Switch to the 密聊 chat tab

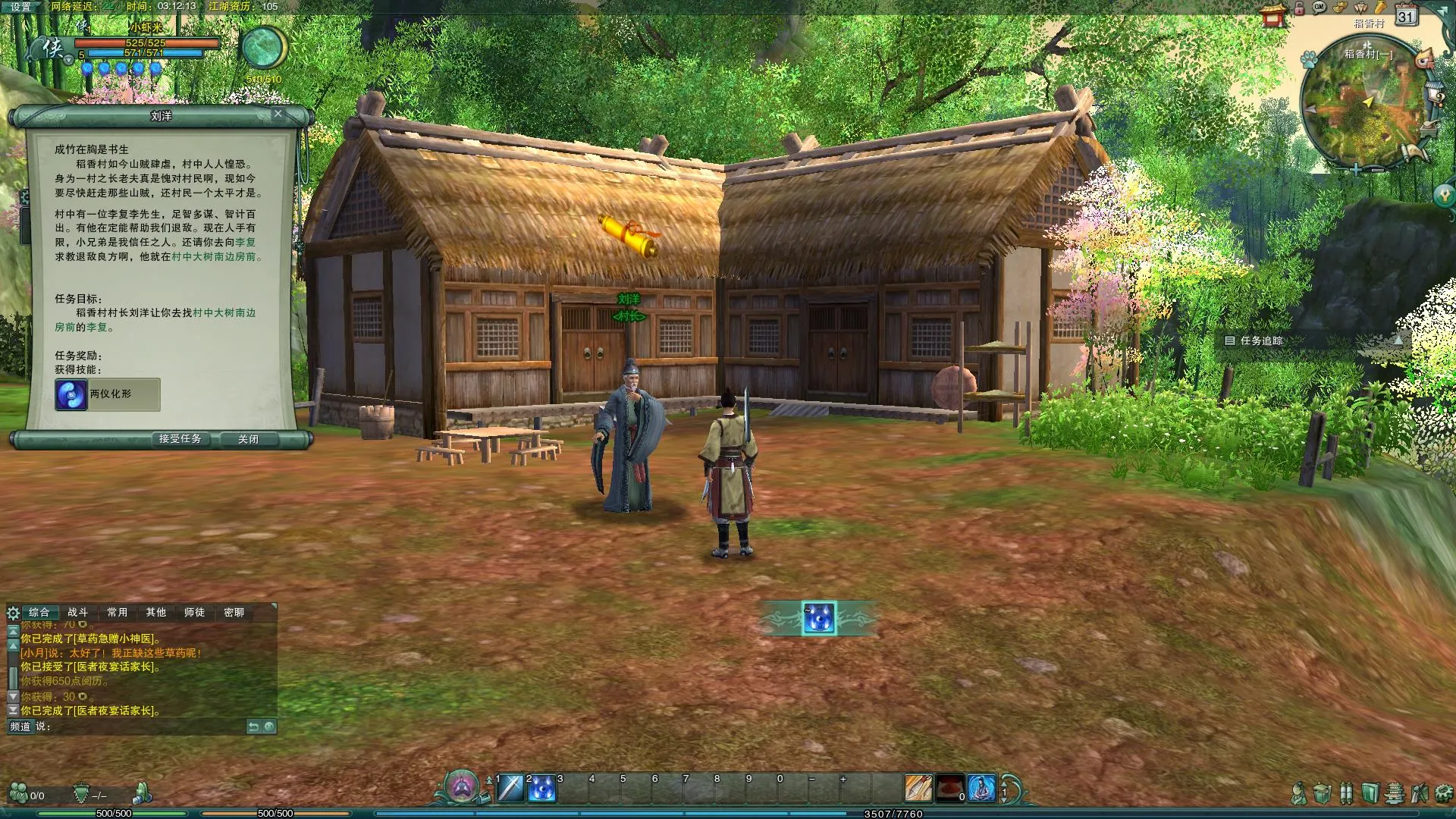pos(234,612)
